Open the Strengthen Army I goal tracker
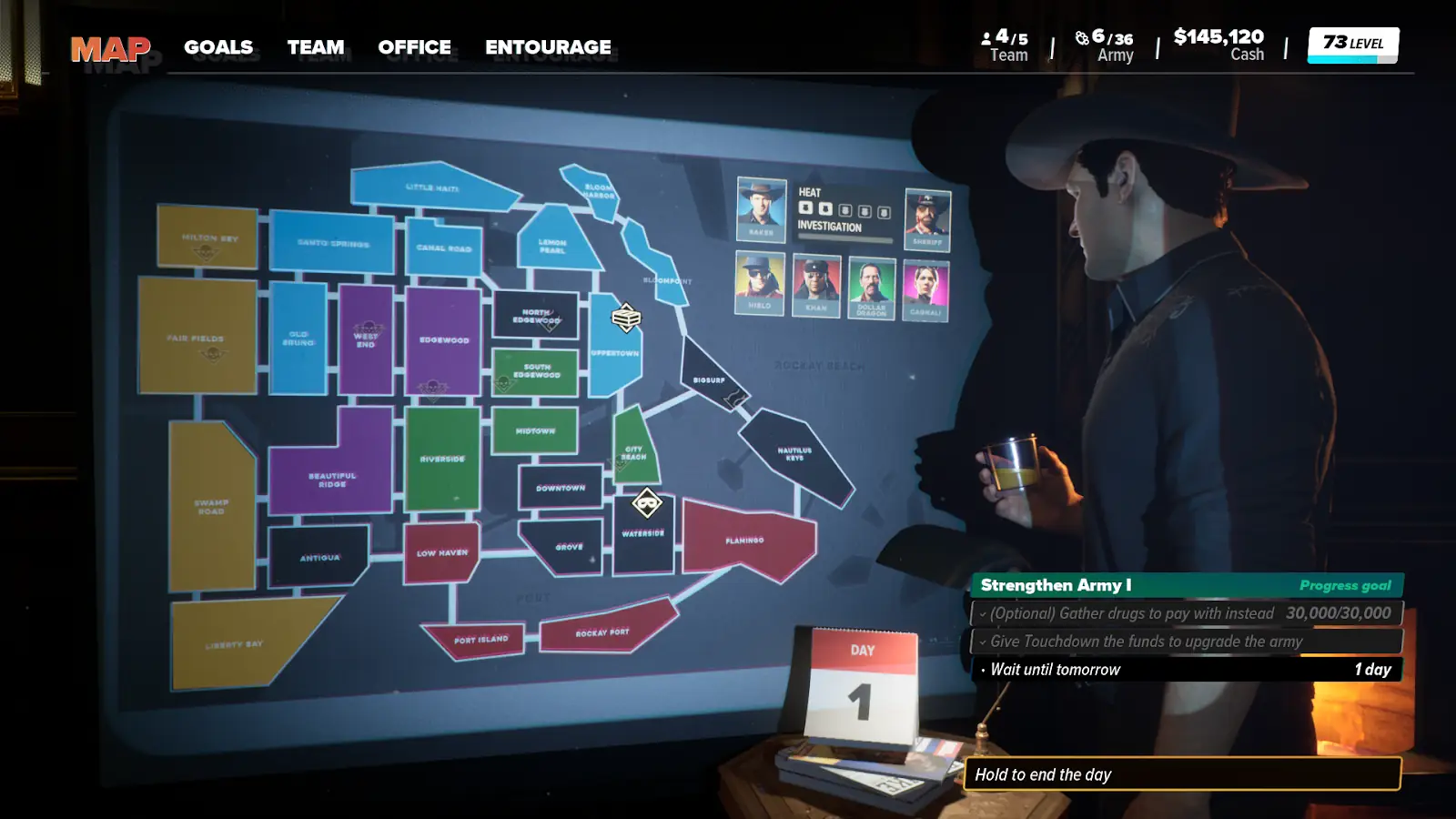The height and width of the screenshot is (819, 1456). pyautogui.click(x=1186, y=585)
